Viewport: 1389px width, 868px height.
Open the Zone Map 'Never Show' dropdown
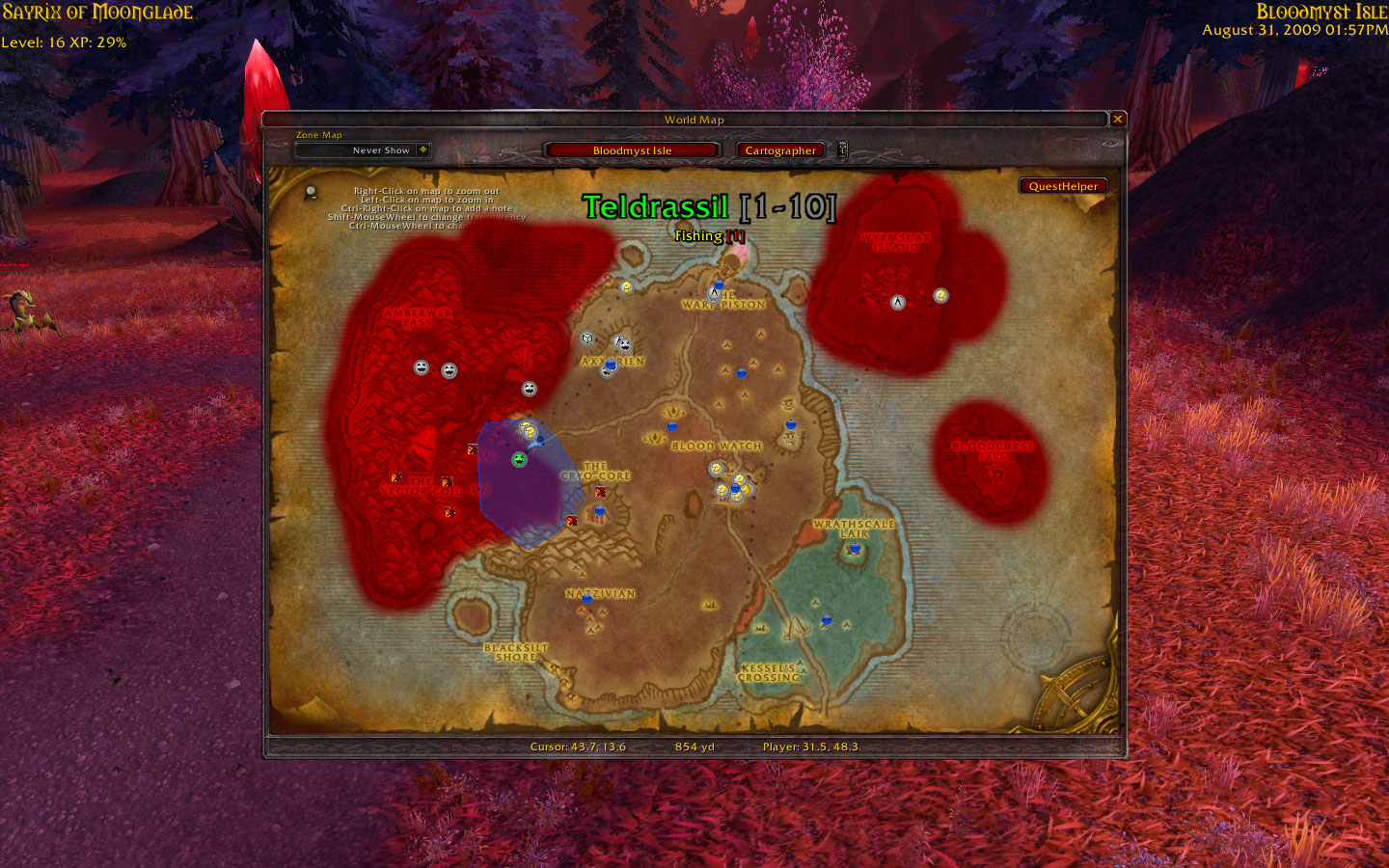(x=422, y=149)
